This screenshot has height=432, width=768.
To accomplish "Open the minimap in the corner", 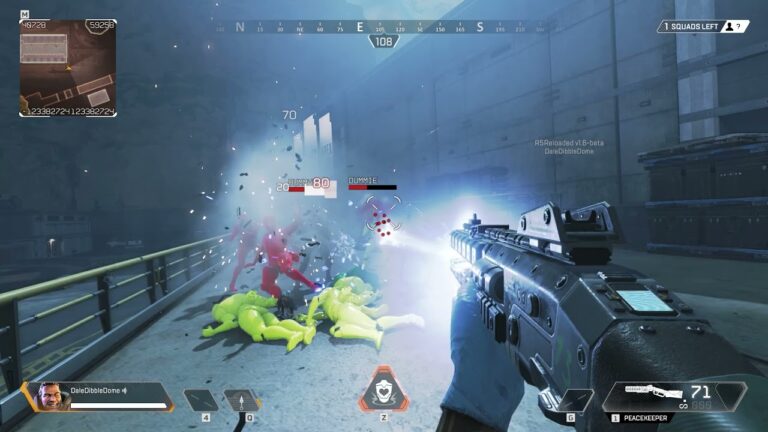I will point(68,68).
